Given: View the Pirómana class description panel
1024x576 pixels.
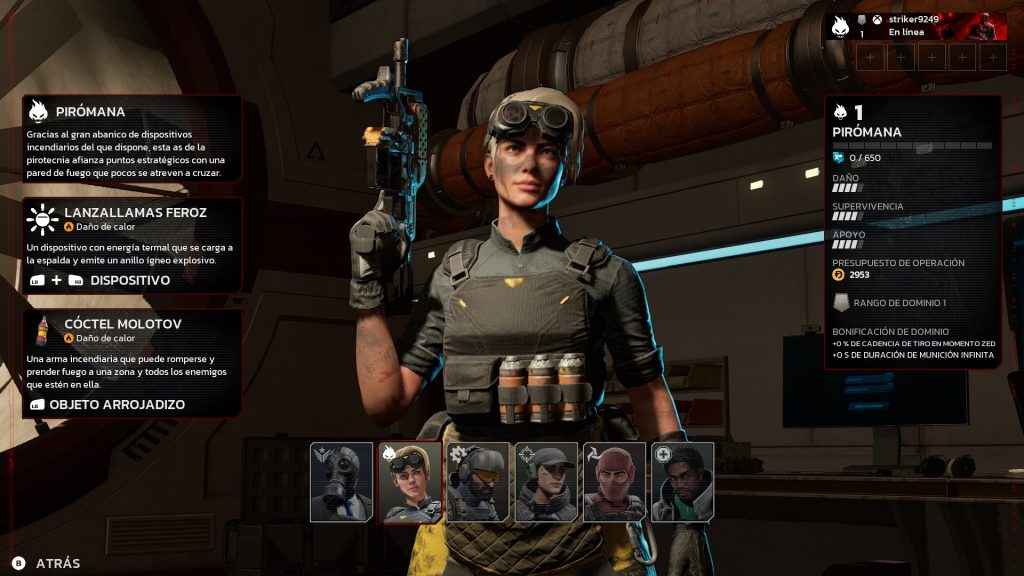Looking at the screenshot, I should click(x=133, y=139).
